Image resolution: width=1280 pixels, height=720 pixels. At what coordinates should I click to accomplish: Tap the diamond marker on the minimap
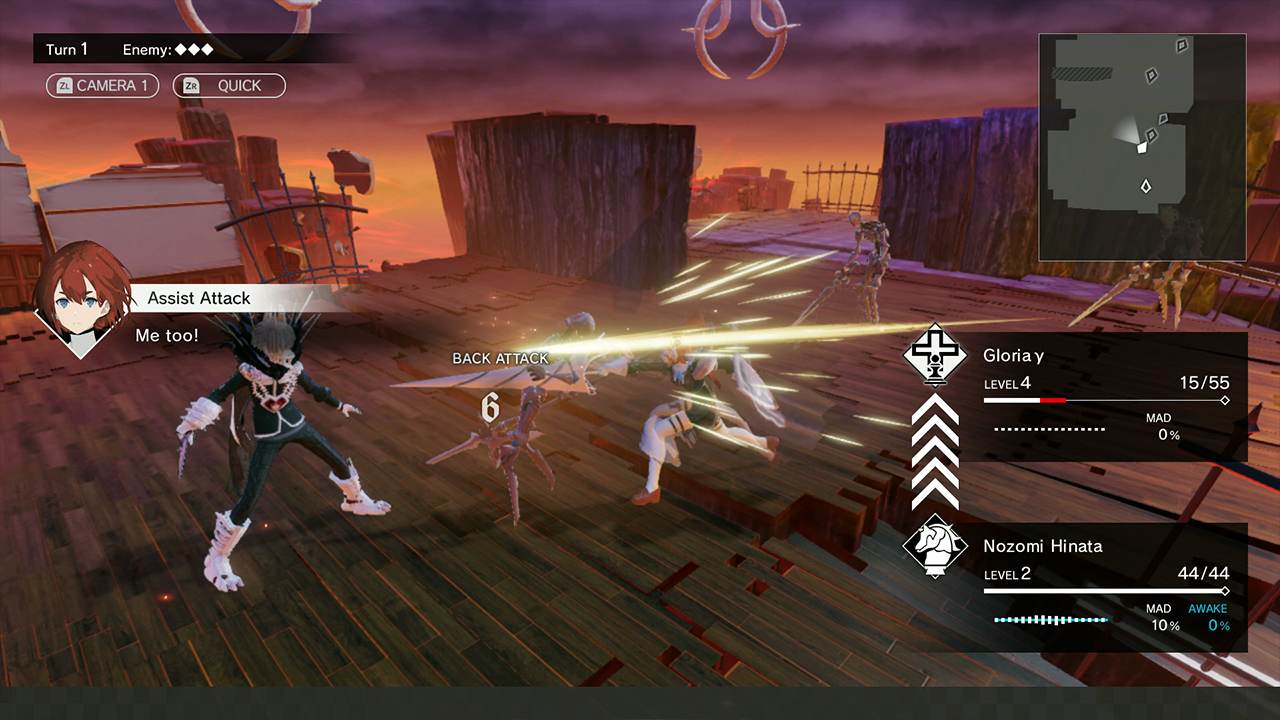coord(1144,185)
